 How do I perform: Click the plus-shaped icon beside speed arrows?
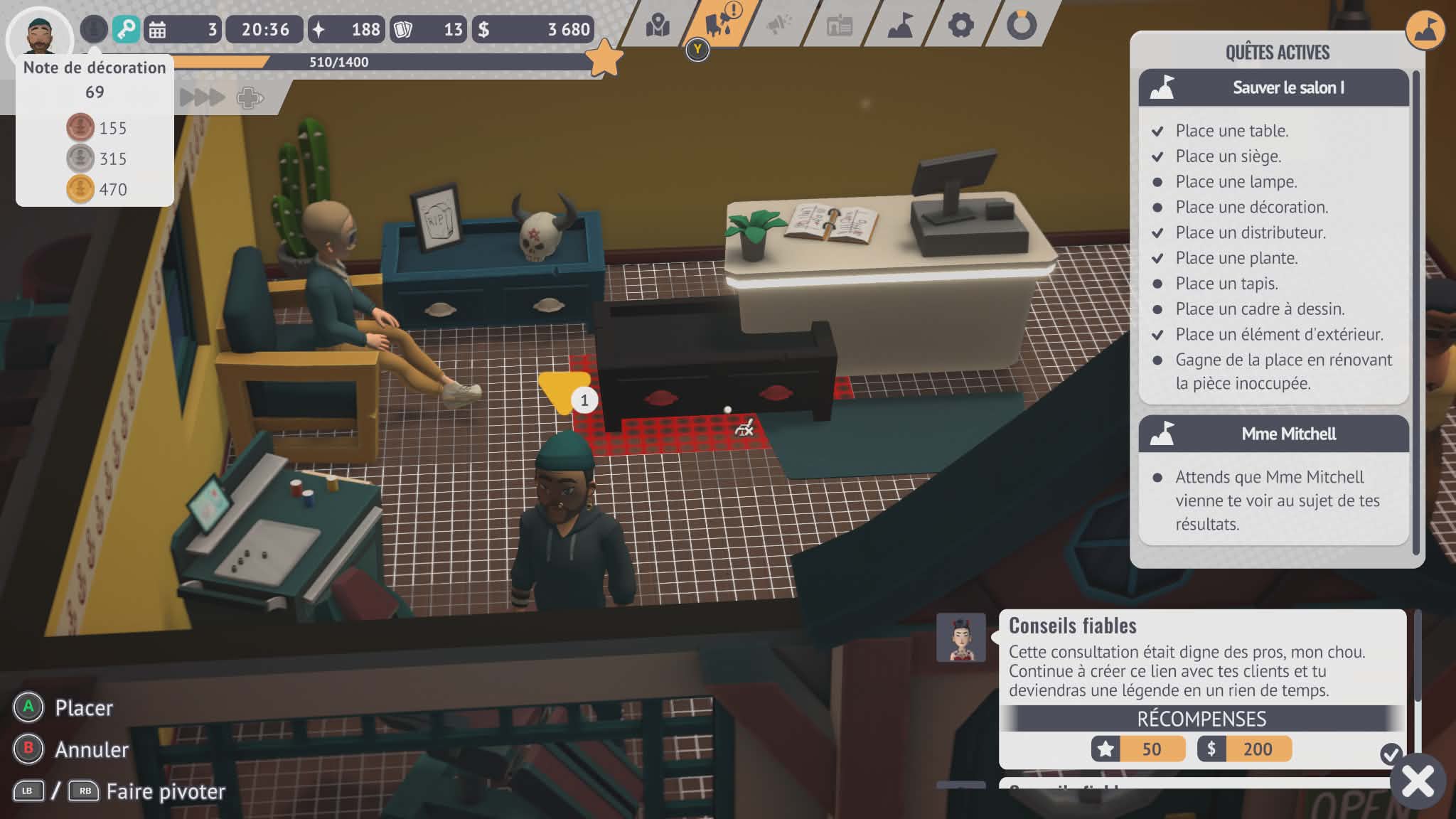click(x=249, y=97)
